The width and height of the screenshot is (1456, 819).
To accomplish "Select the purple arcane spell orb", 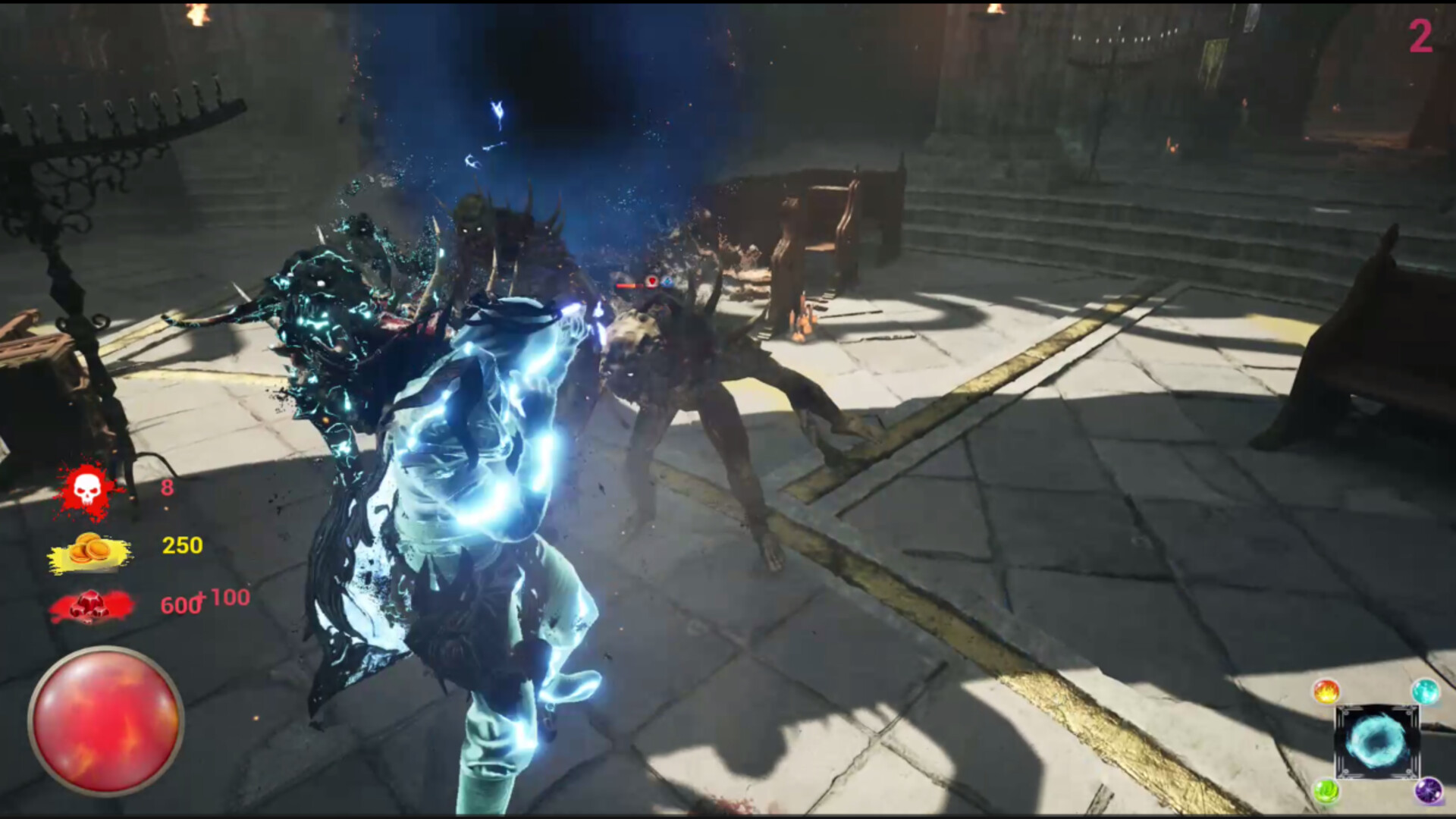I will [1428, 791].
